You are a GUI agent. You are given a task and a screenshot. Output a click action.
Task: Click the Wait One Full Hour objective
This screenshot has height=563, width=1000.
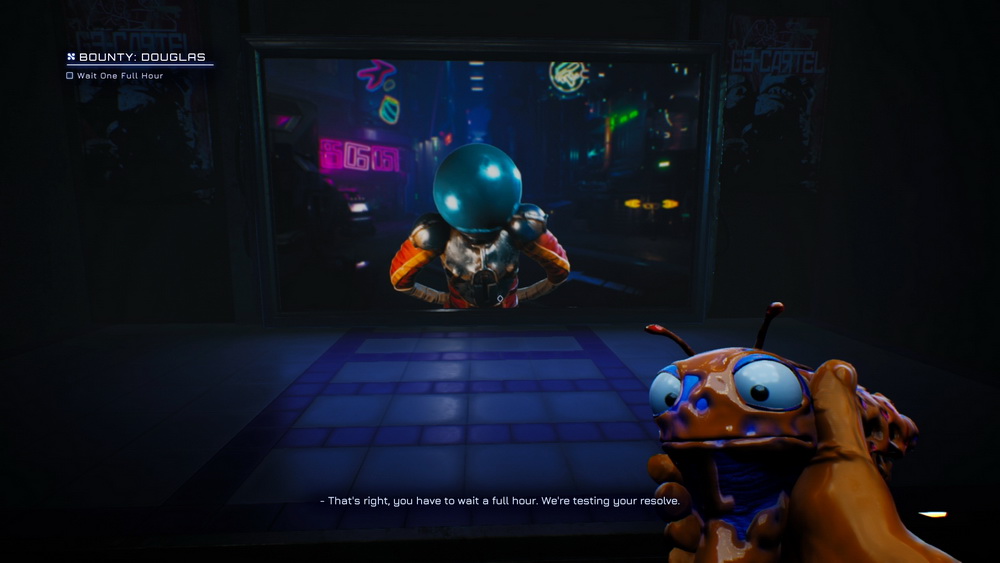click(x=119, y=76)
